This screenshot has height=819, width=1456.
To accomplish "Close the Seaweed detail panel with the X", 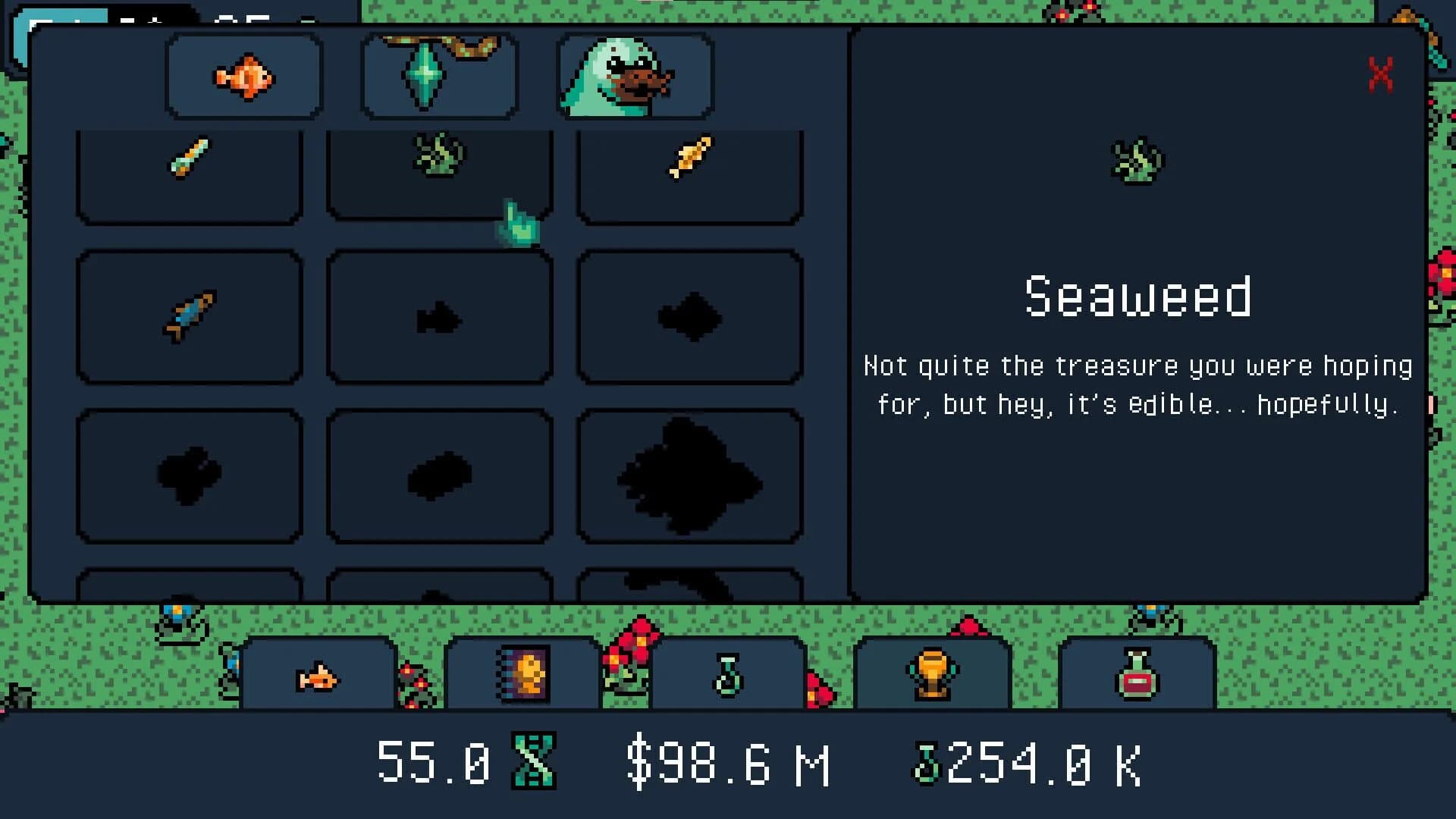I will point(1381,76).
